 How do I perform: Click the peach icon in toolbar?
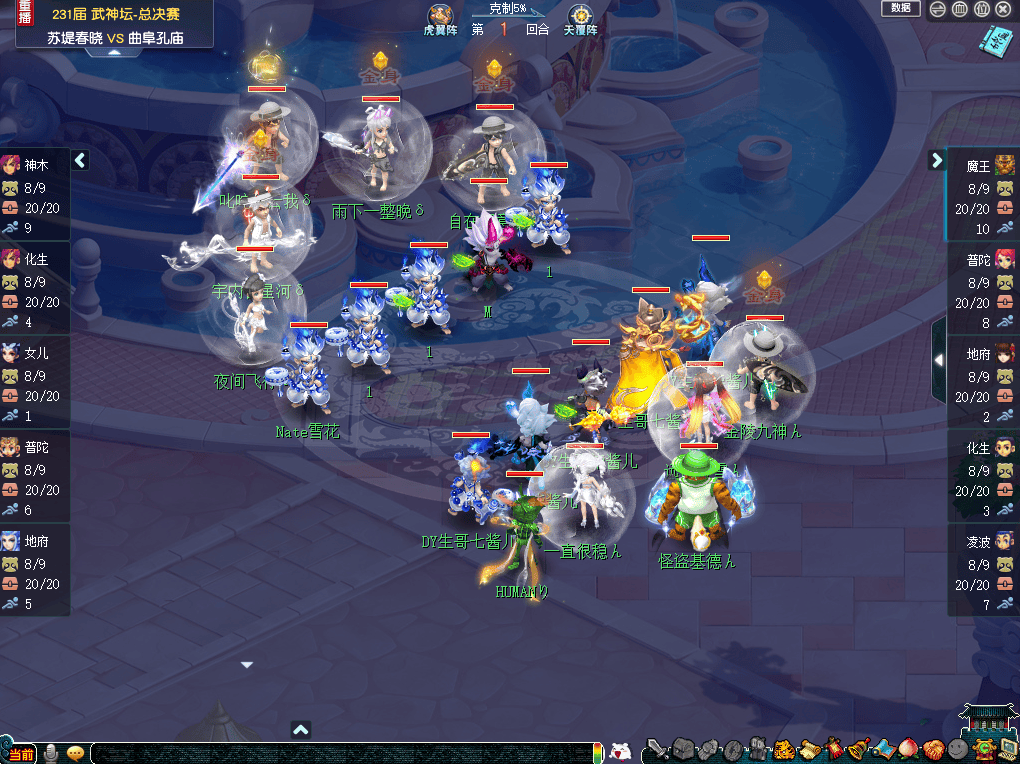[x=908, y=749]
